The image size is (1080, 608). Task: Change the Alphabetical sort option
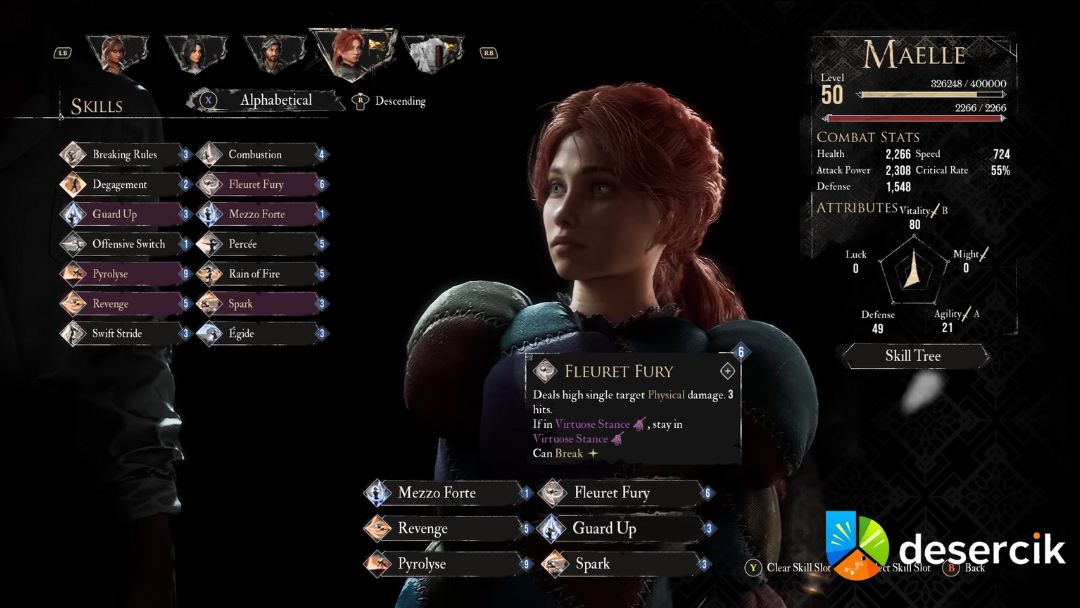[x=275, y=100]
